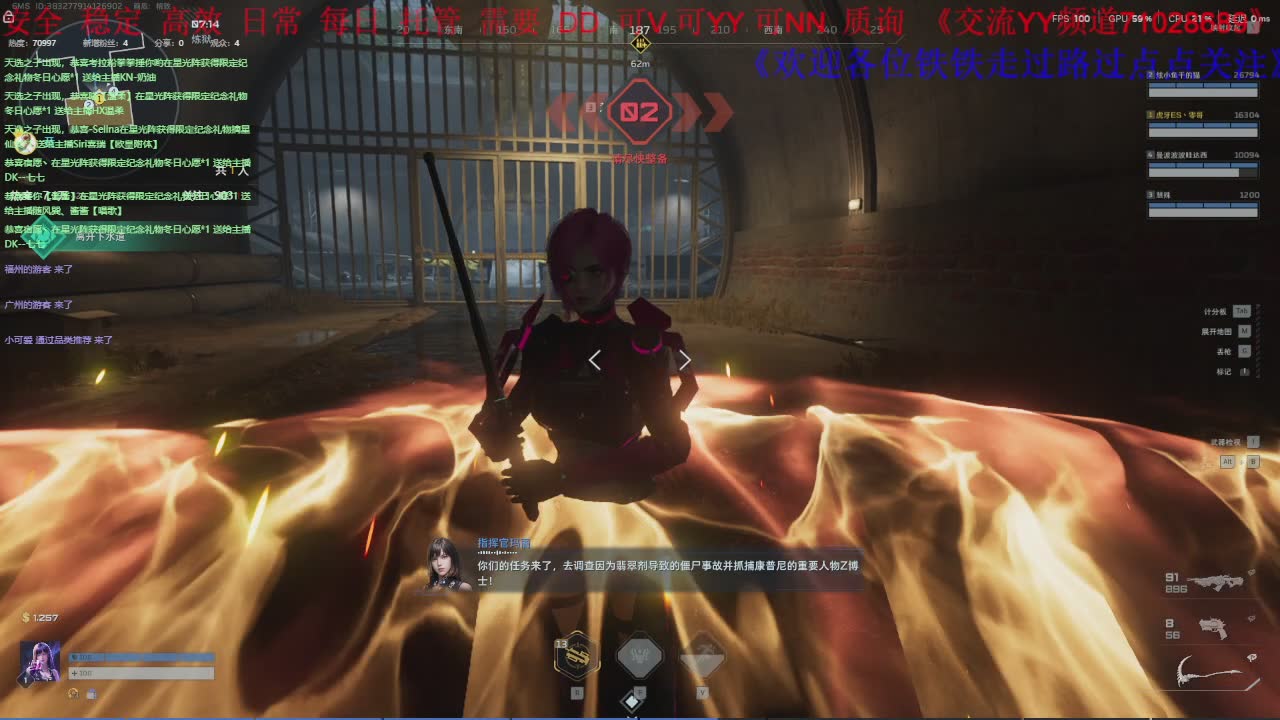Click the headset icon under the health bars
This screenshot has height=720, width=1280.
(73, 693)
